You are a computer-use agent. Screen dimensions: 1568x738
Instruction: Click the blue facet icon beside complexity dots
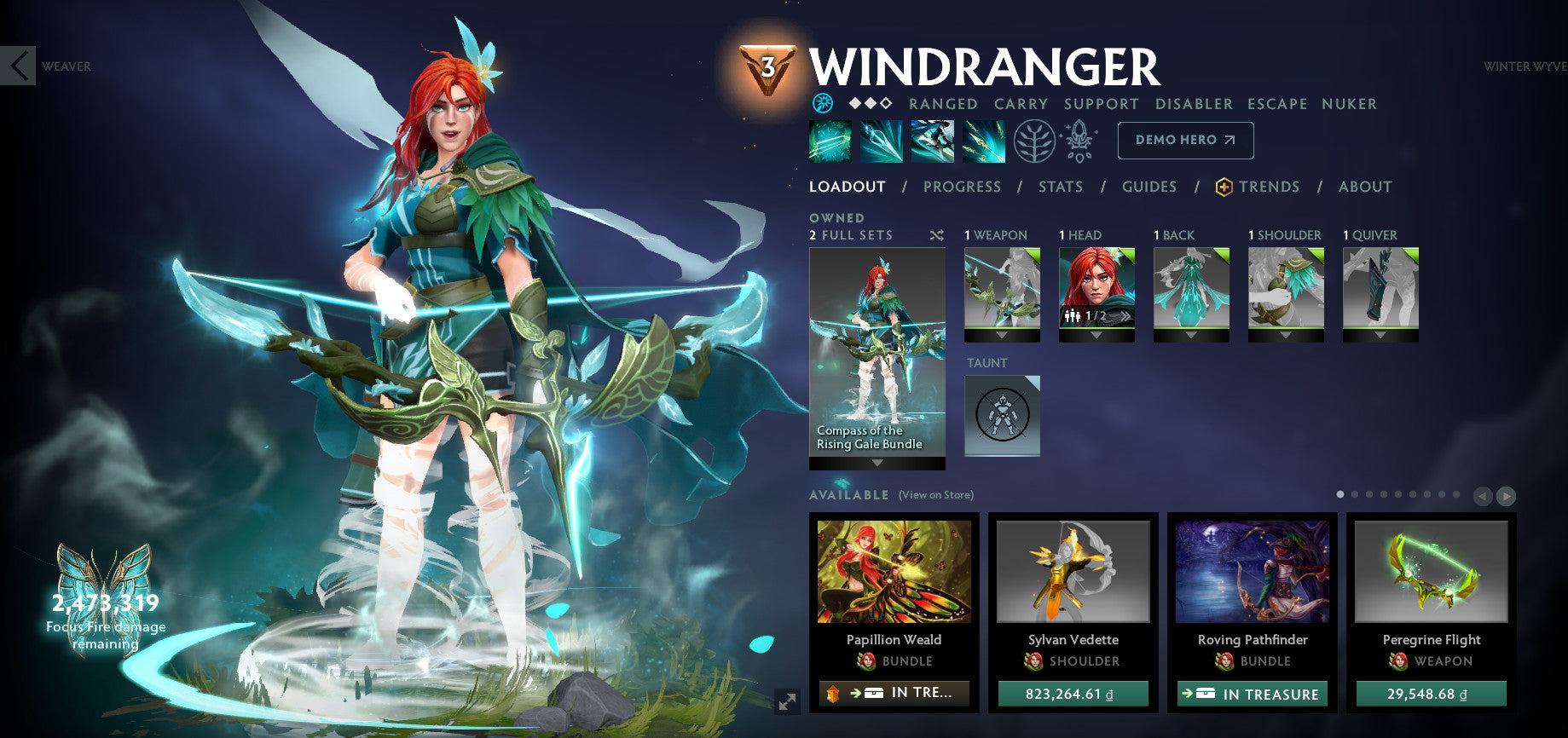pos(821,103)
